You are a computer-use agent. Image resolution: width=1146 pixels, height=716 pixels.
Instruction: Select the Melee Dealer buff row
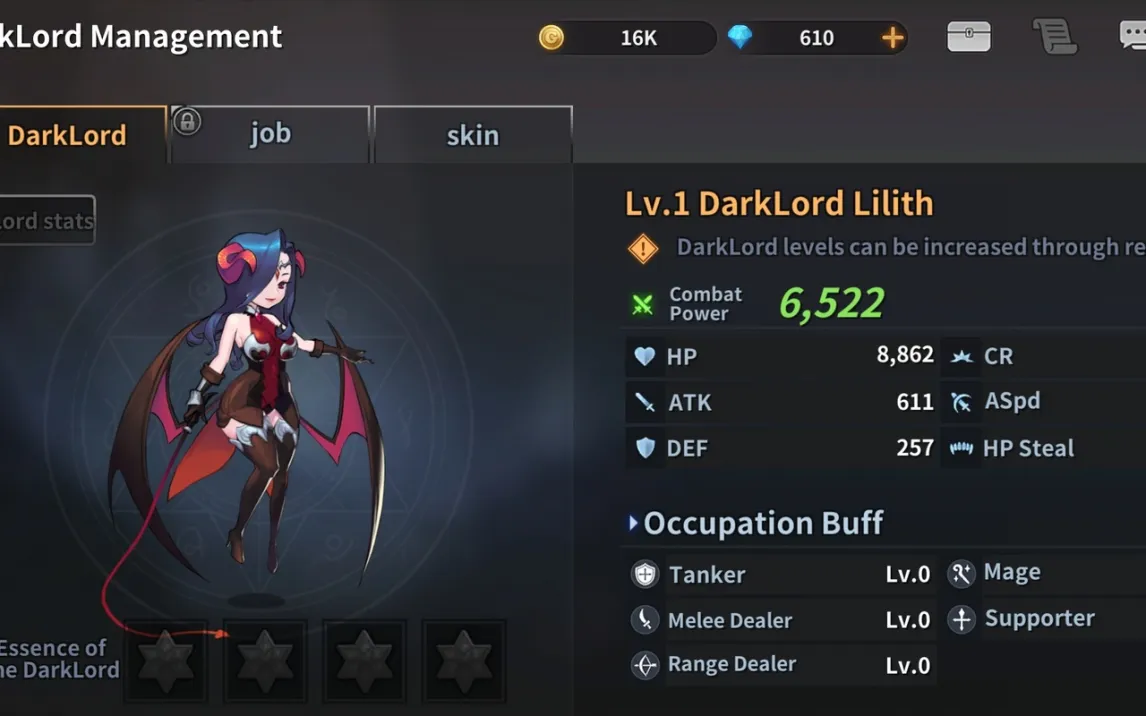[x=782, y=620]
